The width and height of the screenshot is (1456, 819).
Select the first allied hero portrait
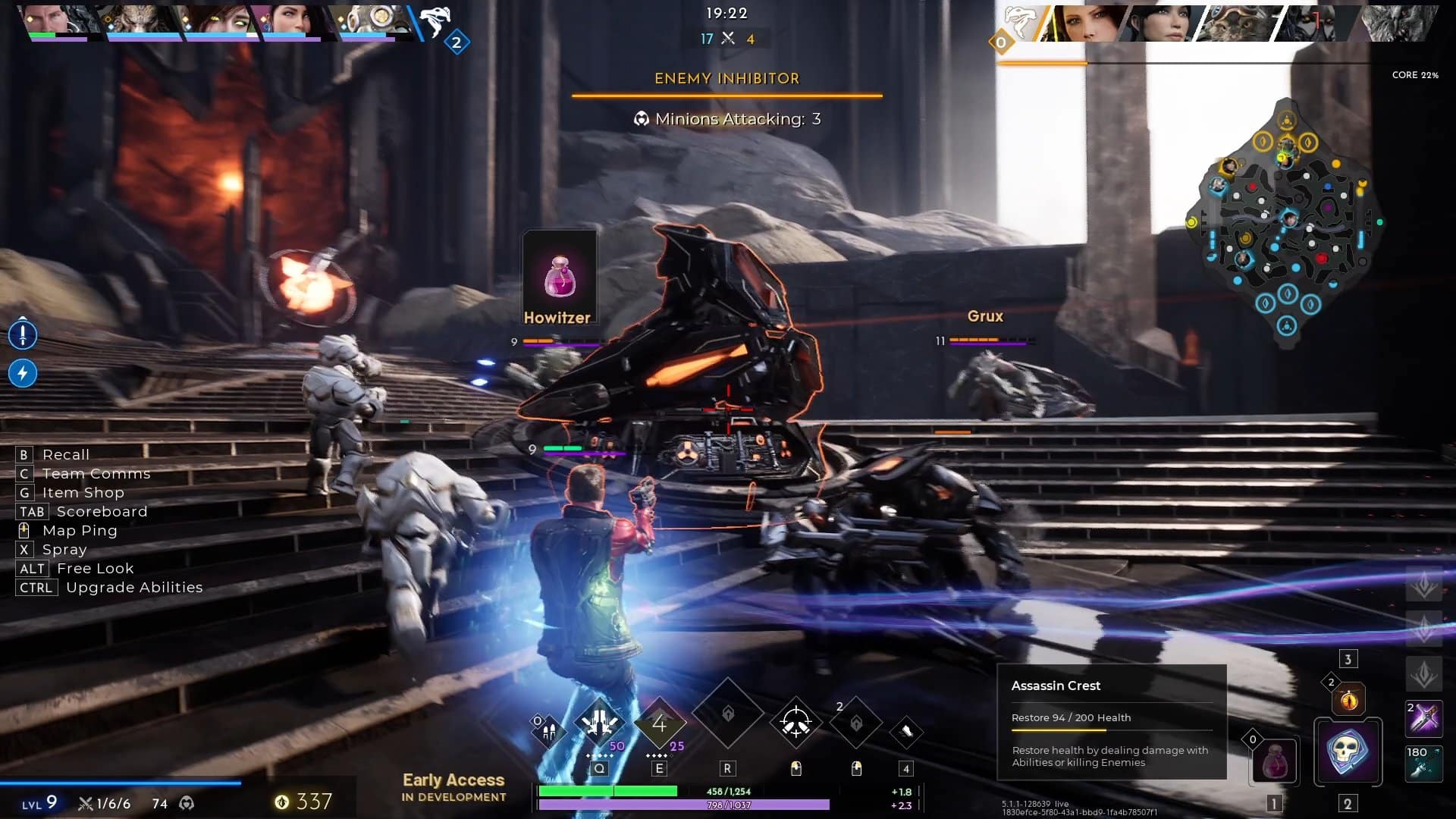point(55,20)
